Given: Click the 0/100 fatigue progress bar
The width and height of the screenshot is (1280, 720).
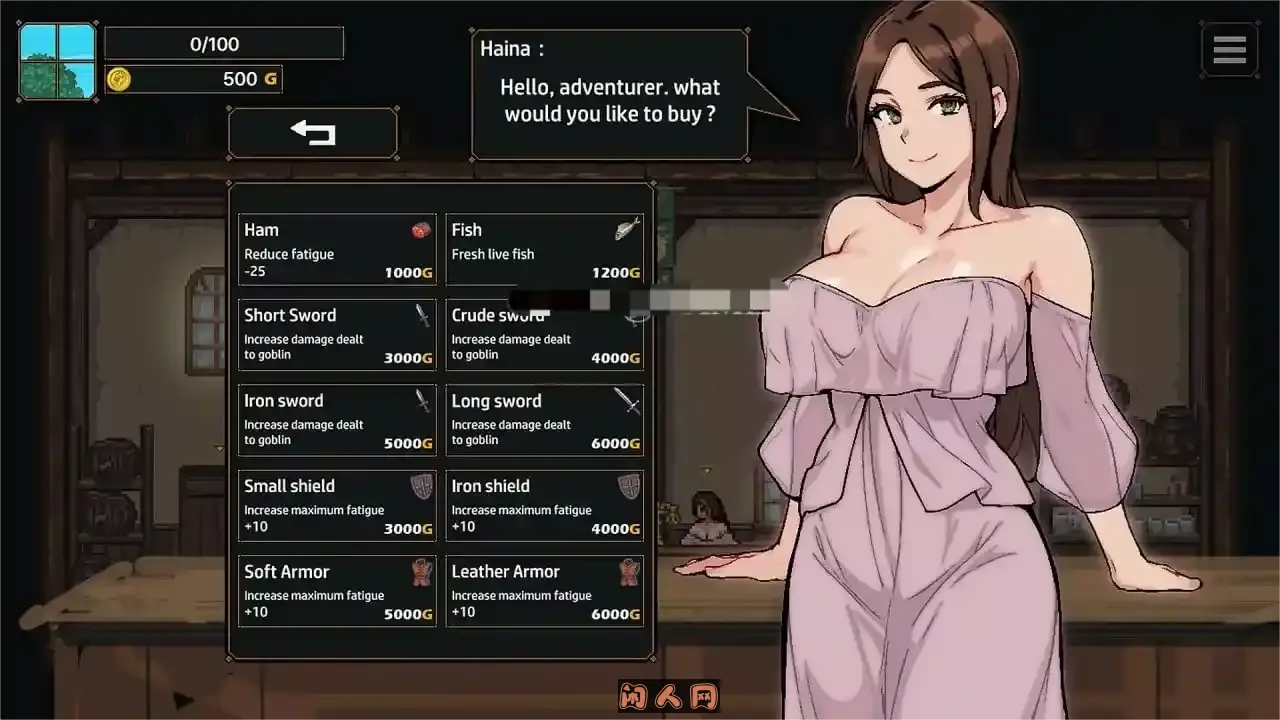Looking at the screenshot, I should (x=225, y=43).
